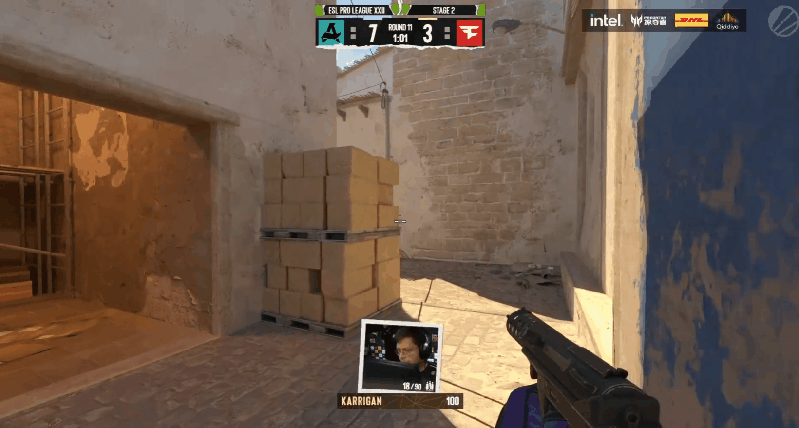Screen dimensions: 799x428
Task: Open the Intel sponsor logo
Action: [x=606, y=20]
